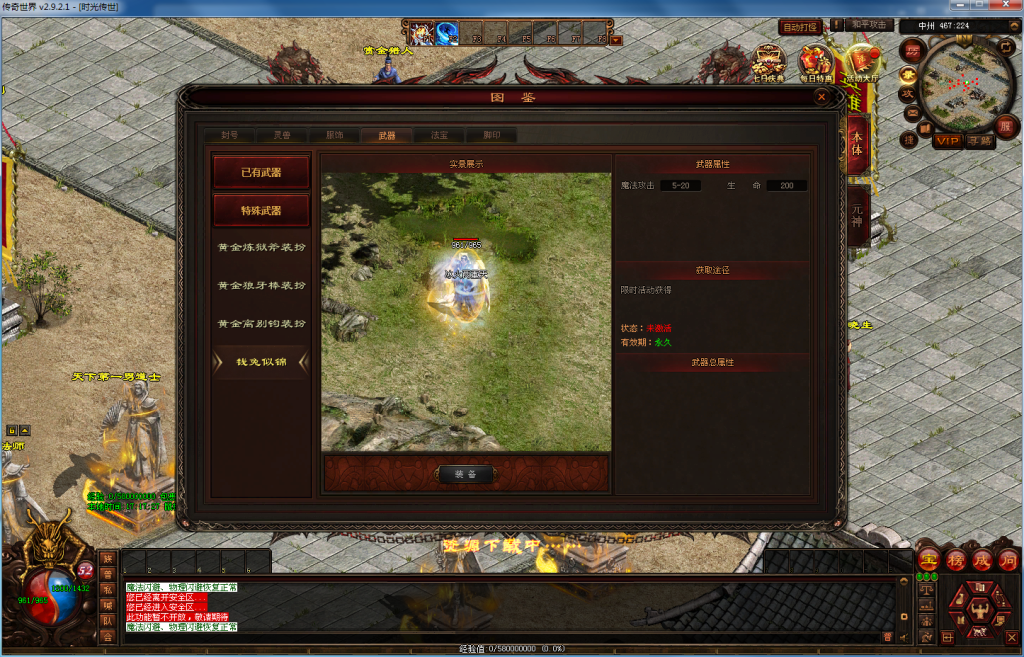Select the 黄金南别钩装扮 entry

click(261, 324)
